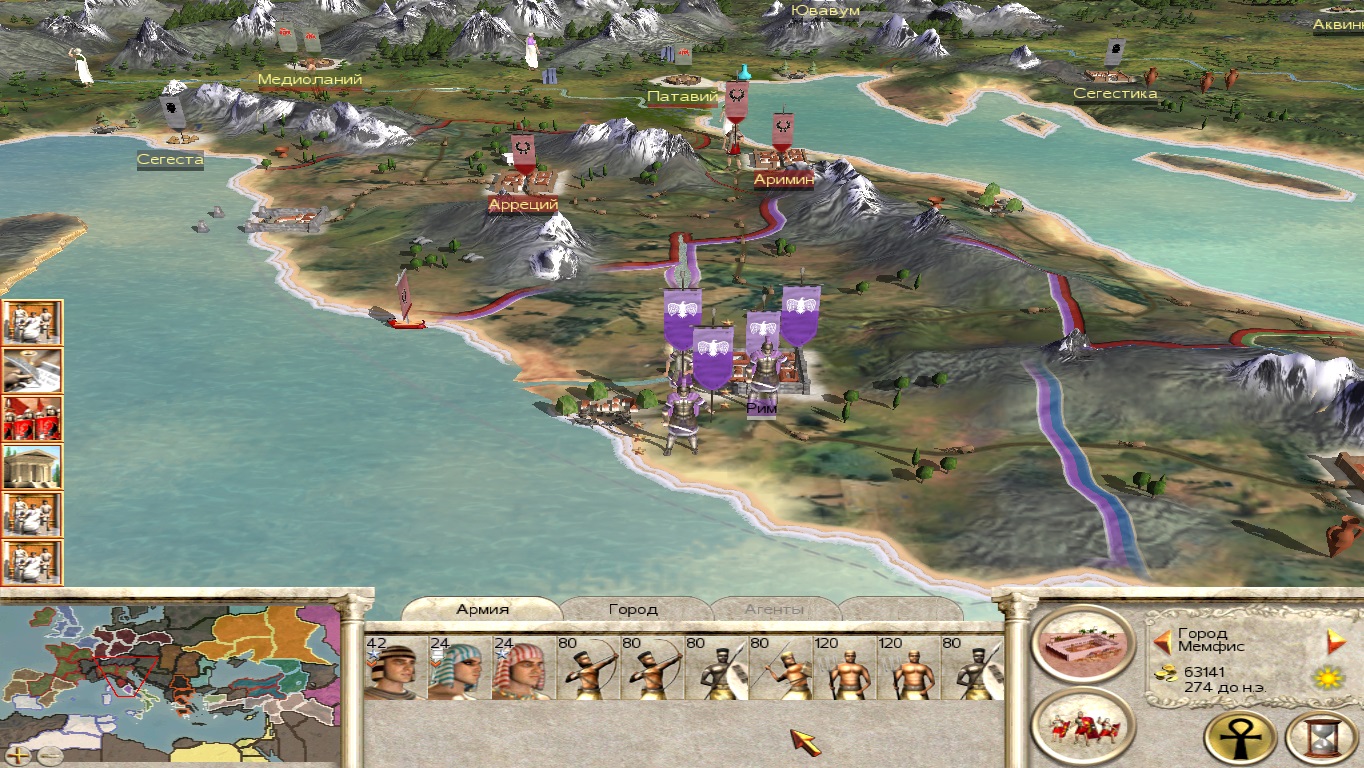The width and height of the screenshot is (1364, 768).
Task: Select the general unit card with 42 men
Action: click(395, 668)
